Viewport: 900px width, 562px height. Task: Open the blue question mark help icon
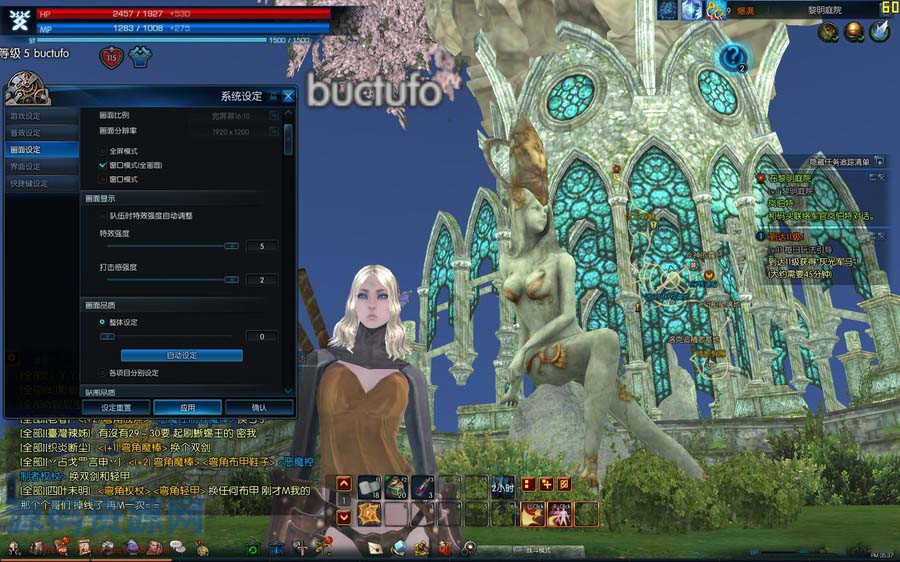[733, 57]
